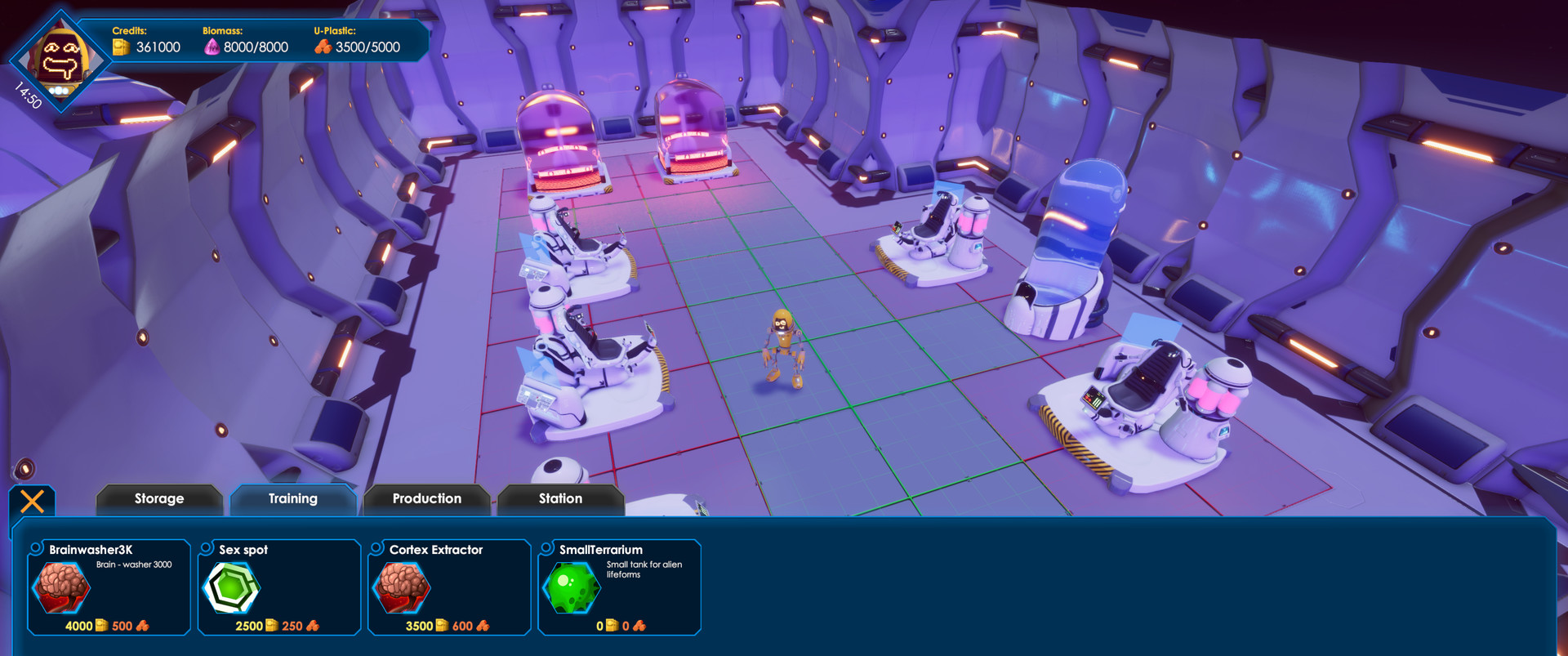The width and height of the screenshot is (1568, 656).
Task: Switch to the Storage tab
Action: pyautogui.click(x=159, y=499)
